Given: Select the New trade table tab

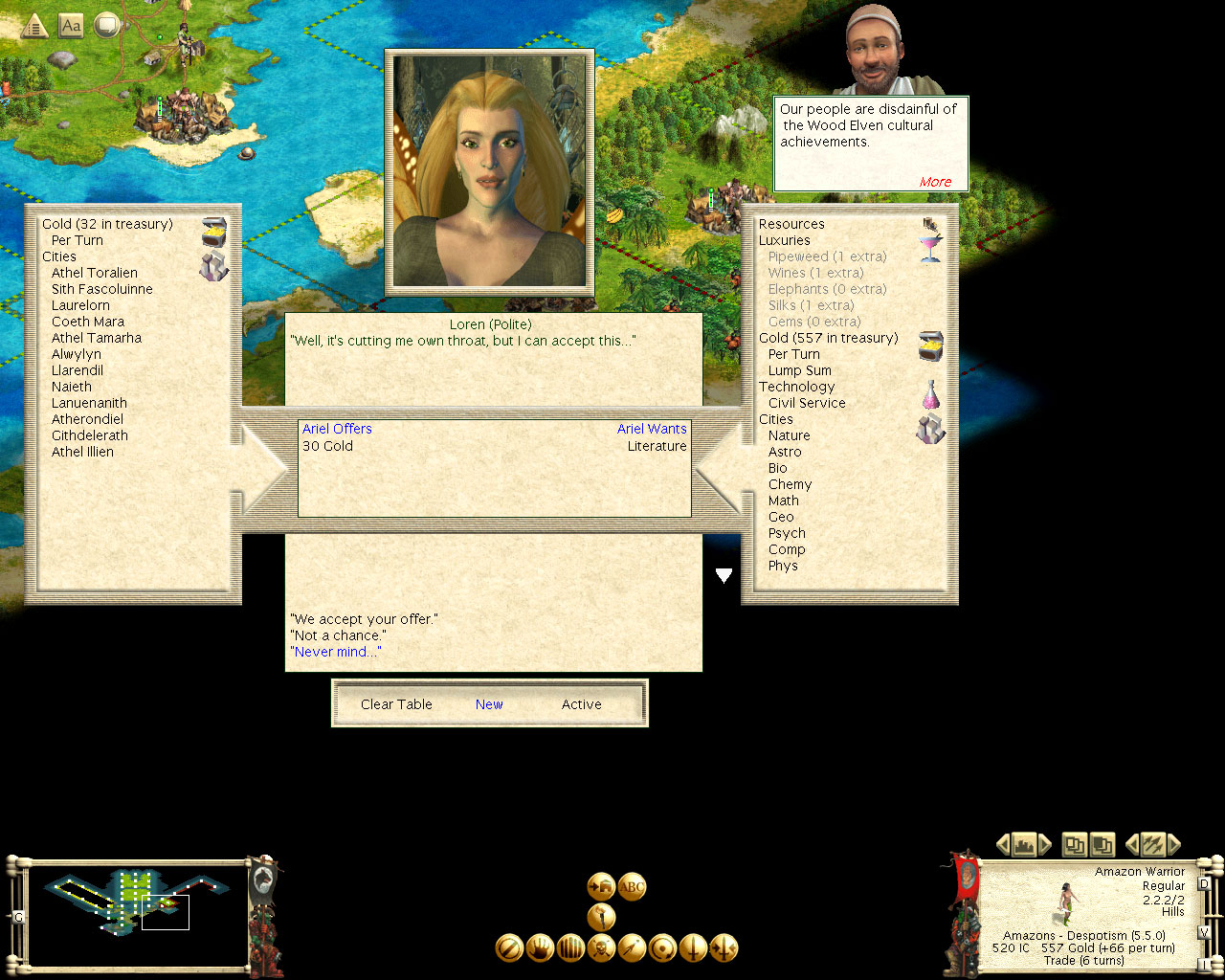Looking at the screenshot, I should (489, 704).
